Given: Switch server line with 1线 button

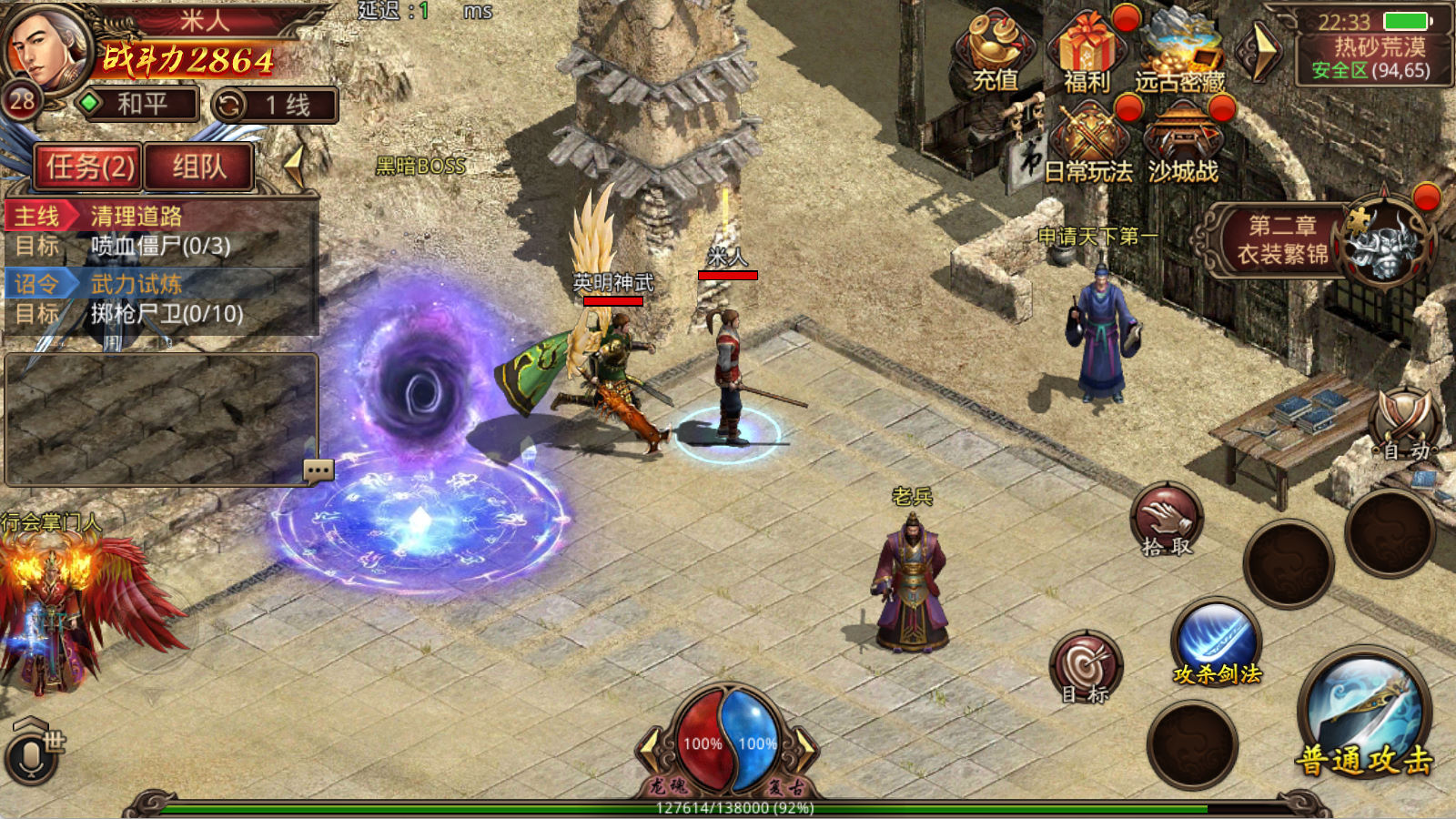Looking at the screenshot, I should [x=275, y=106].
